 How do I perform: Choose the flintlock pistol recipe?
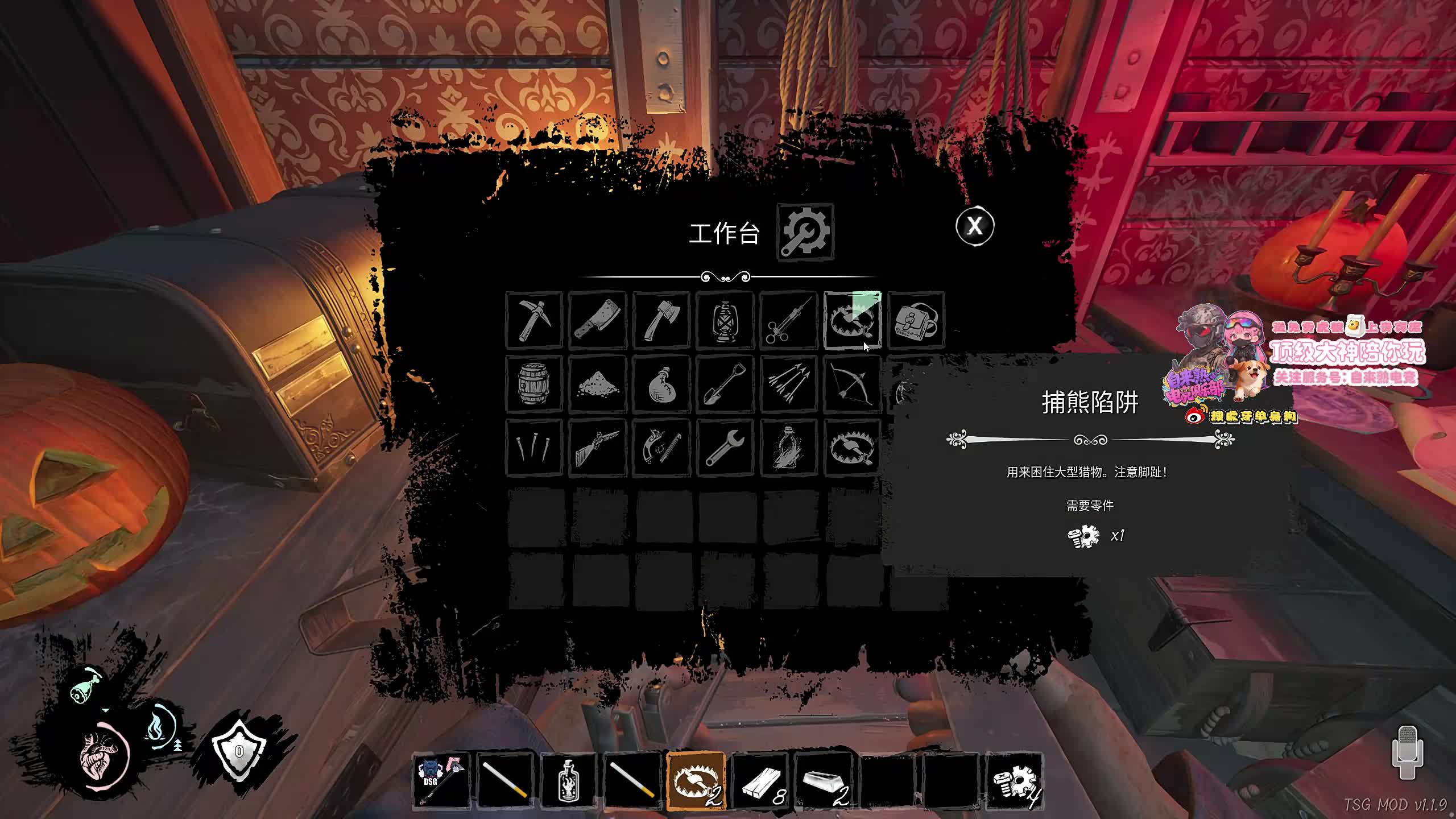(x=661, y=448)
